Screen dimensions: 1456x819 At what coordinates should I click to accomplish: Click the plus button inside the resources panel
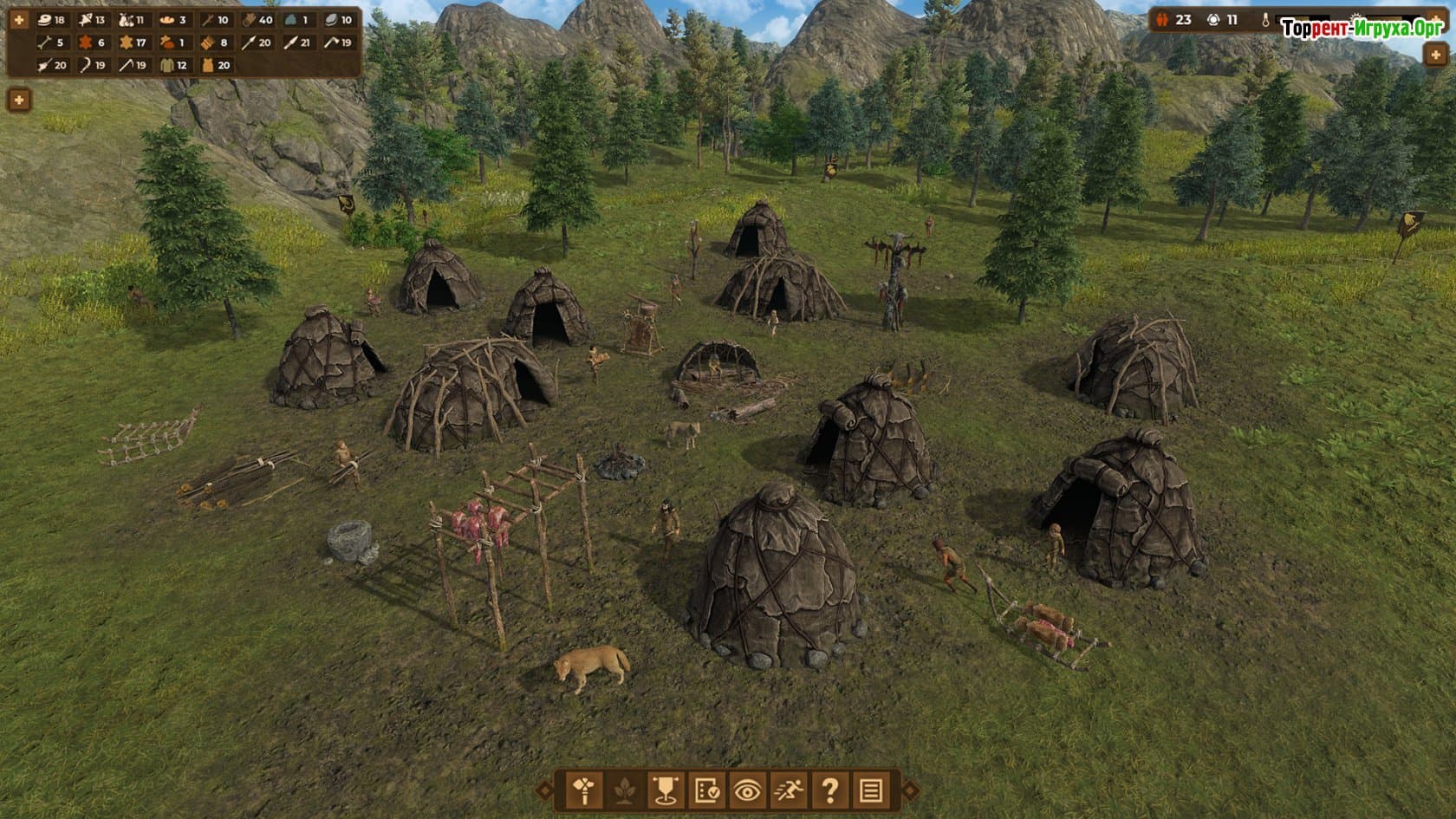(x=19, y=19)
